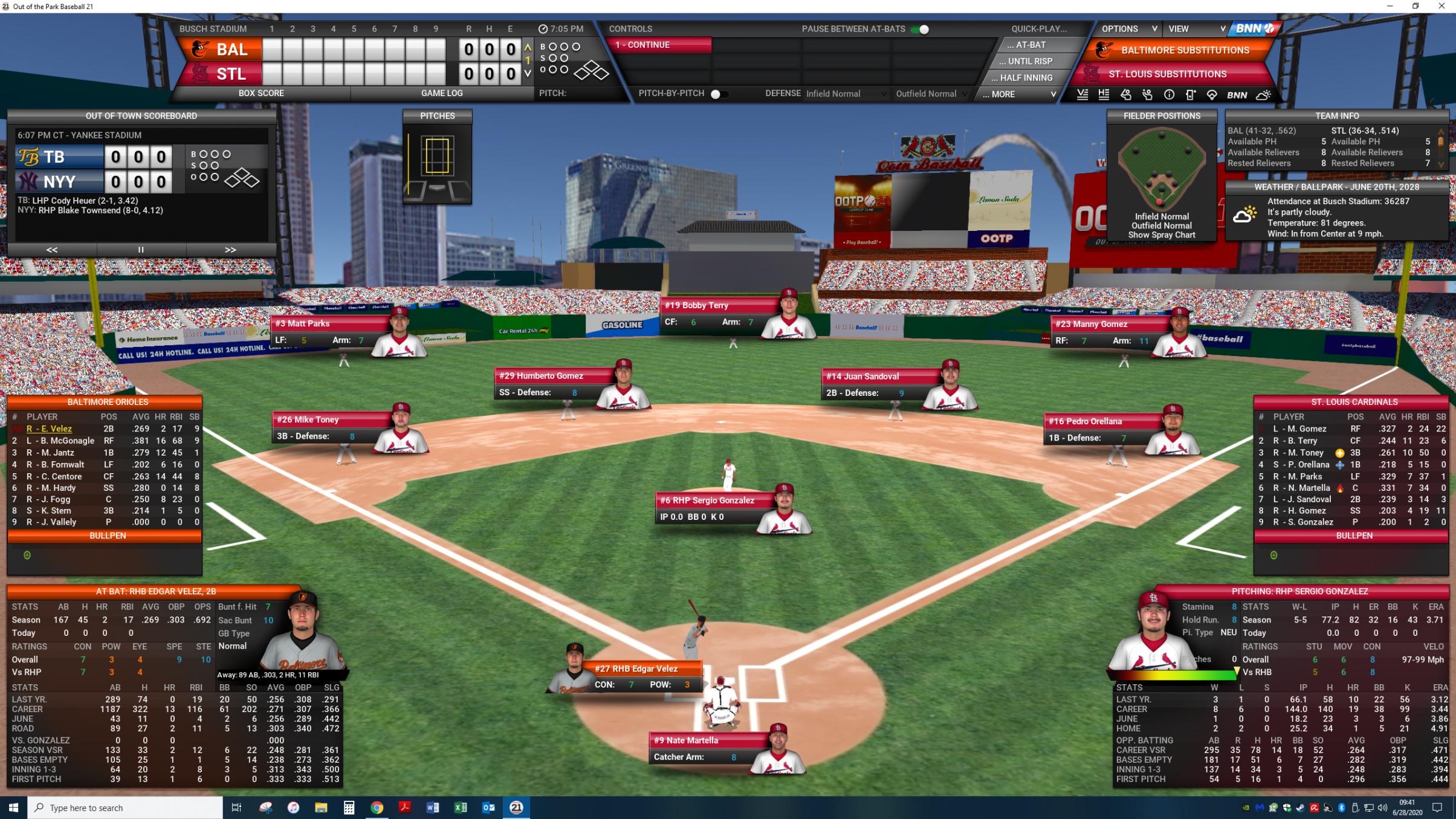Expand the More quick-play dropdown
Screen dimensions: 1456x819
(x=1019, y=94)
